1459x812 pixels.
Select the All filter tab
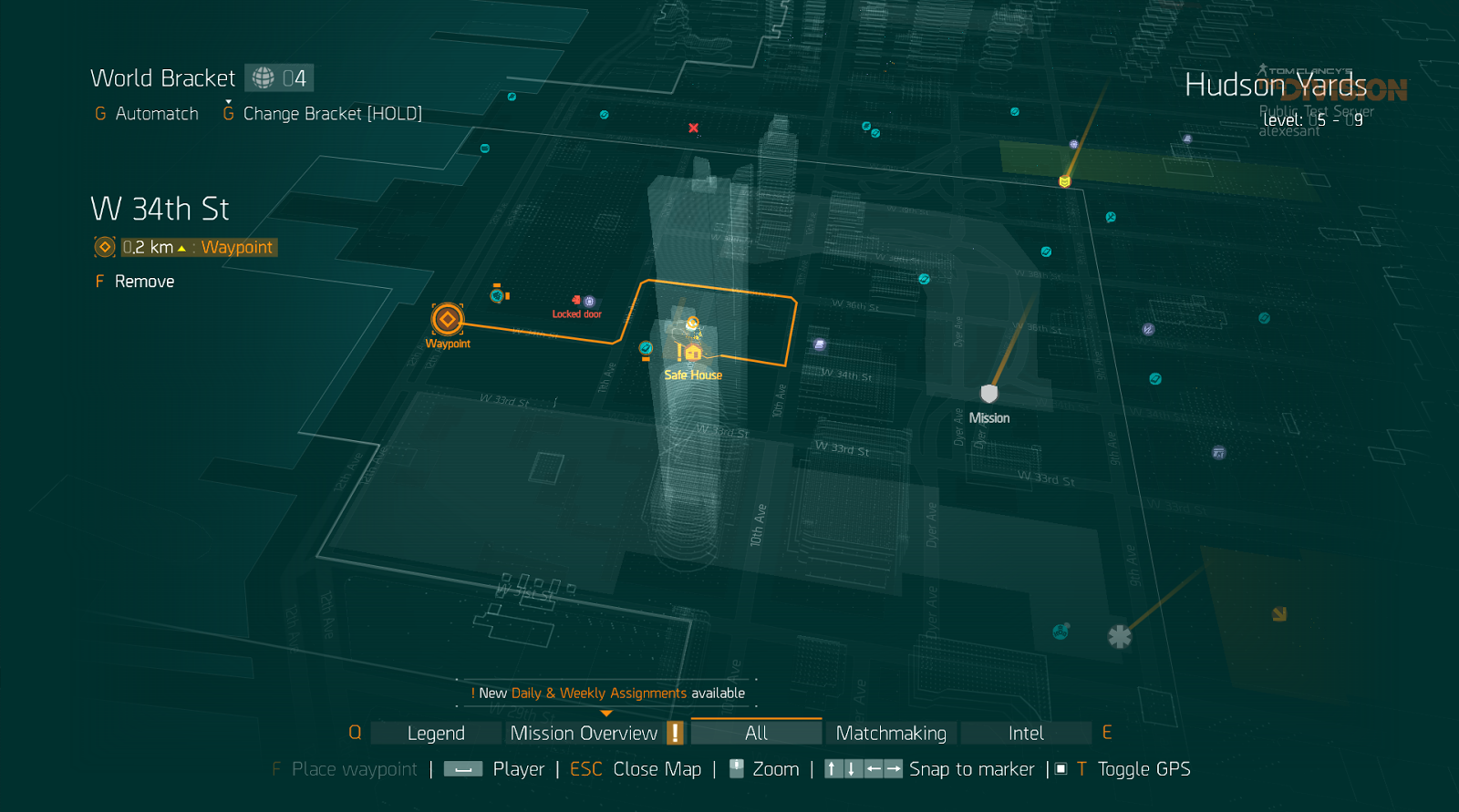coord(756,732)
